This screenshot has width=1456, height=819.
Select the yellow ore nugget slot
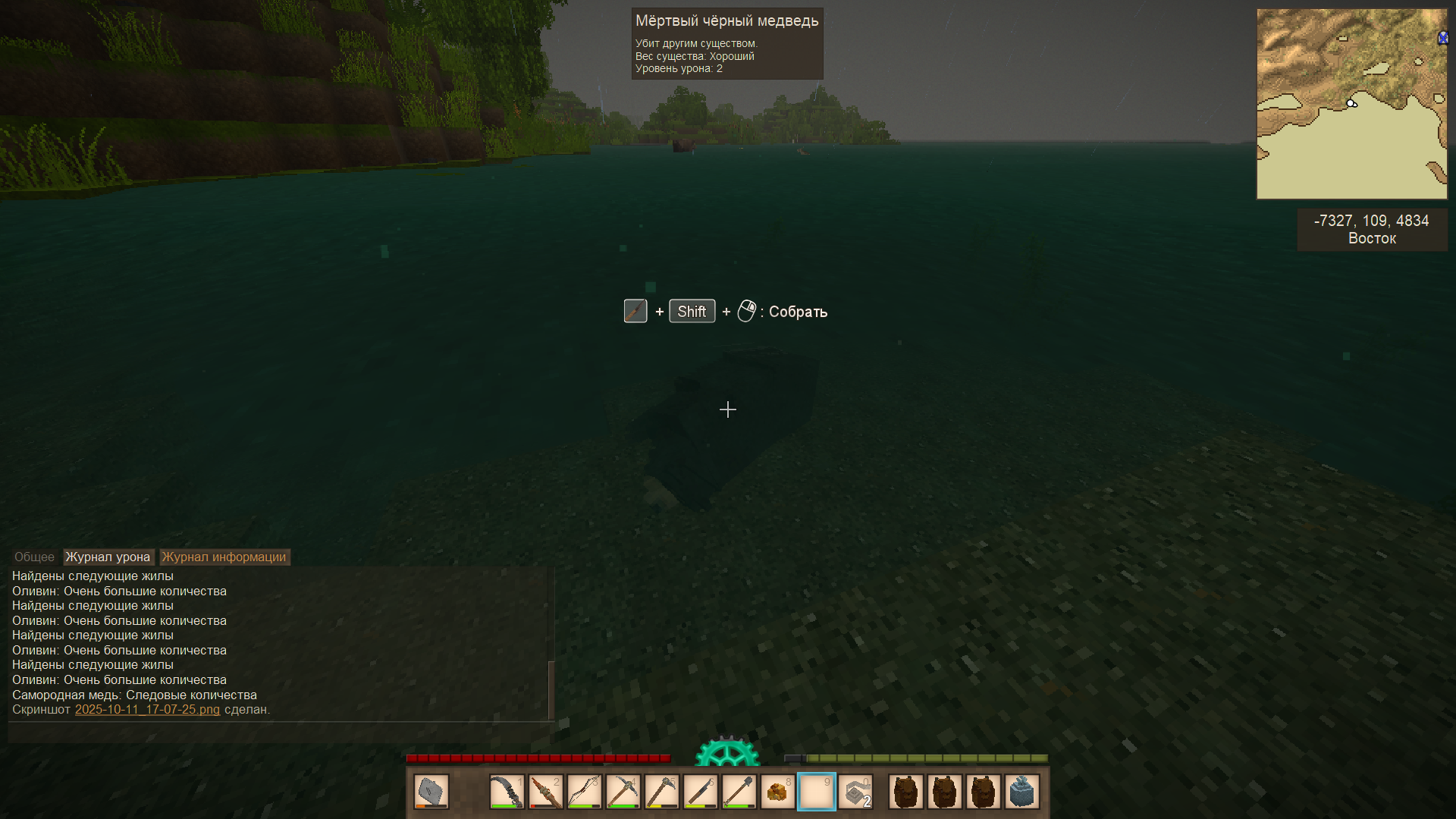tap(777, 792)
